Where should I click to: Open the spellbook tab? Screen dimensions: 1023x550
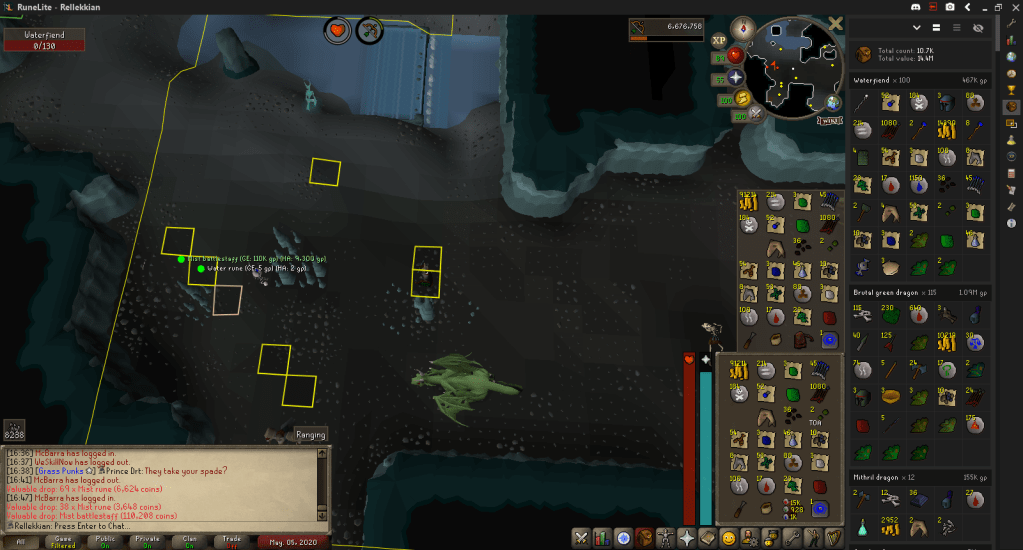(708, 538)
